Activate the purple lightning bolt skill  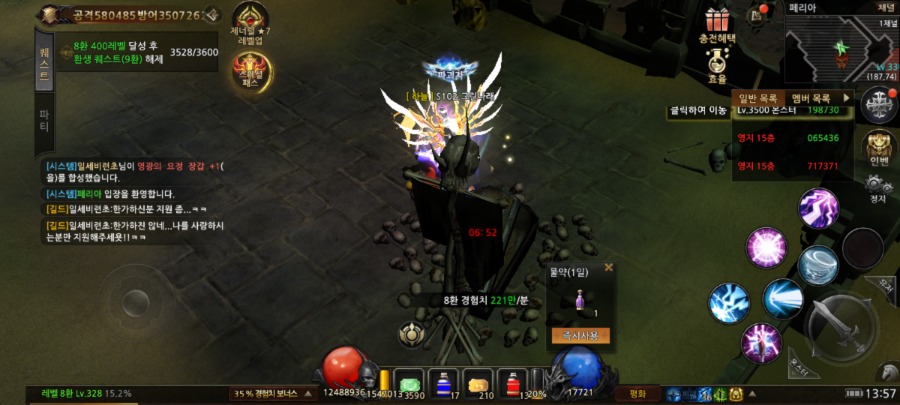tap(817, 208)
